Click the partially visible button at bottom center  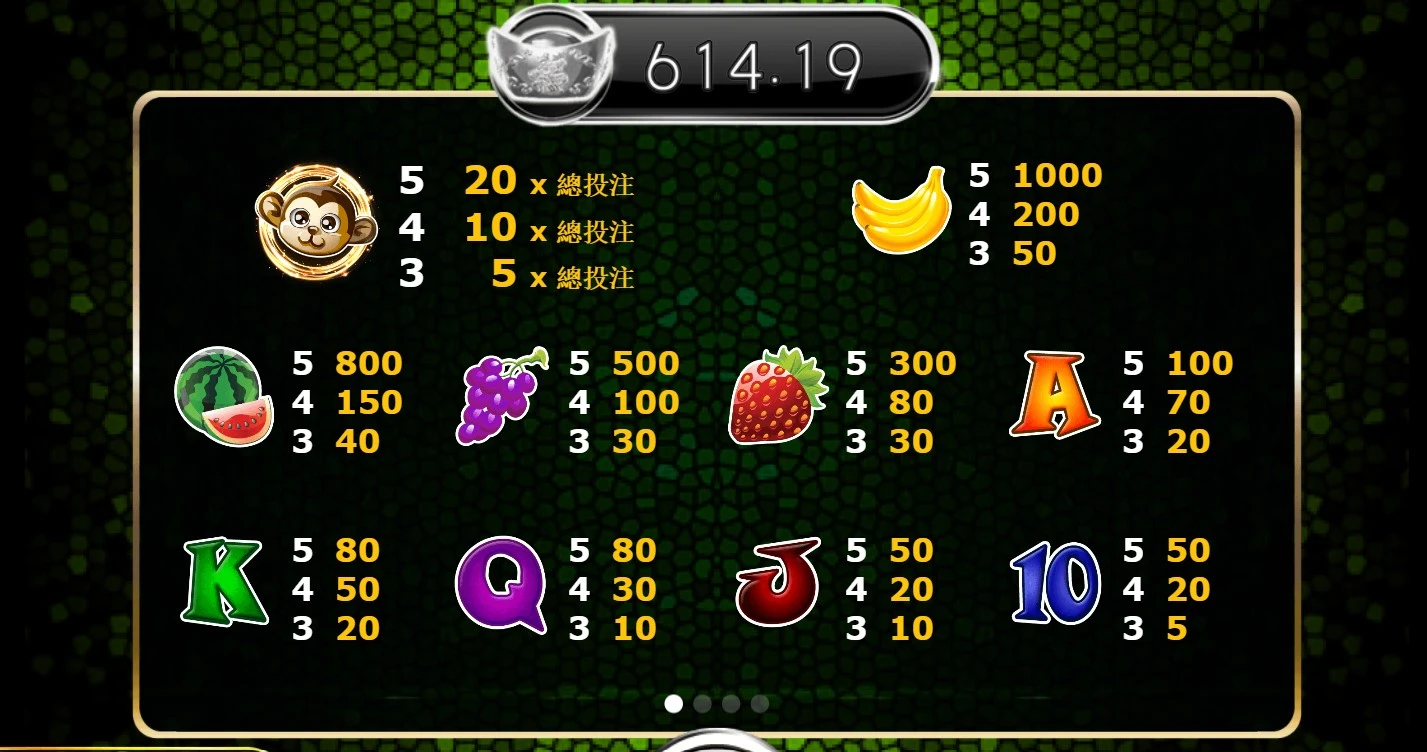pyautogui.click(x=713, y=745)
